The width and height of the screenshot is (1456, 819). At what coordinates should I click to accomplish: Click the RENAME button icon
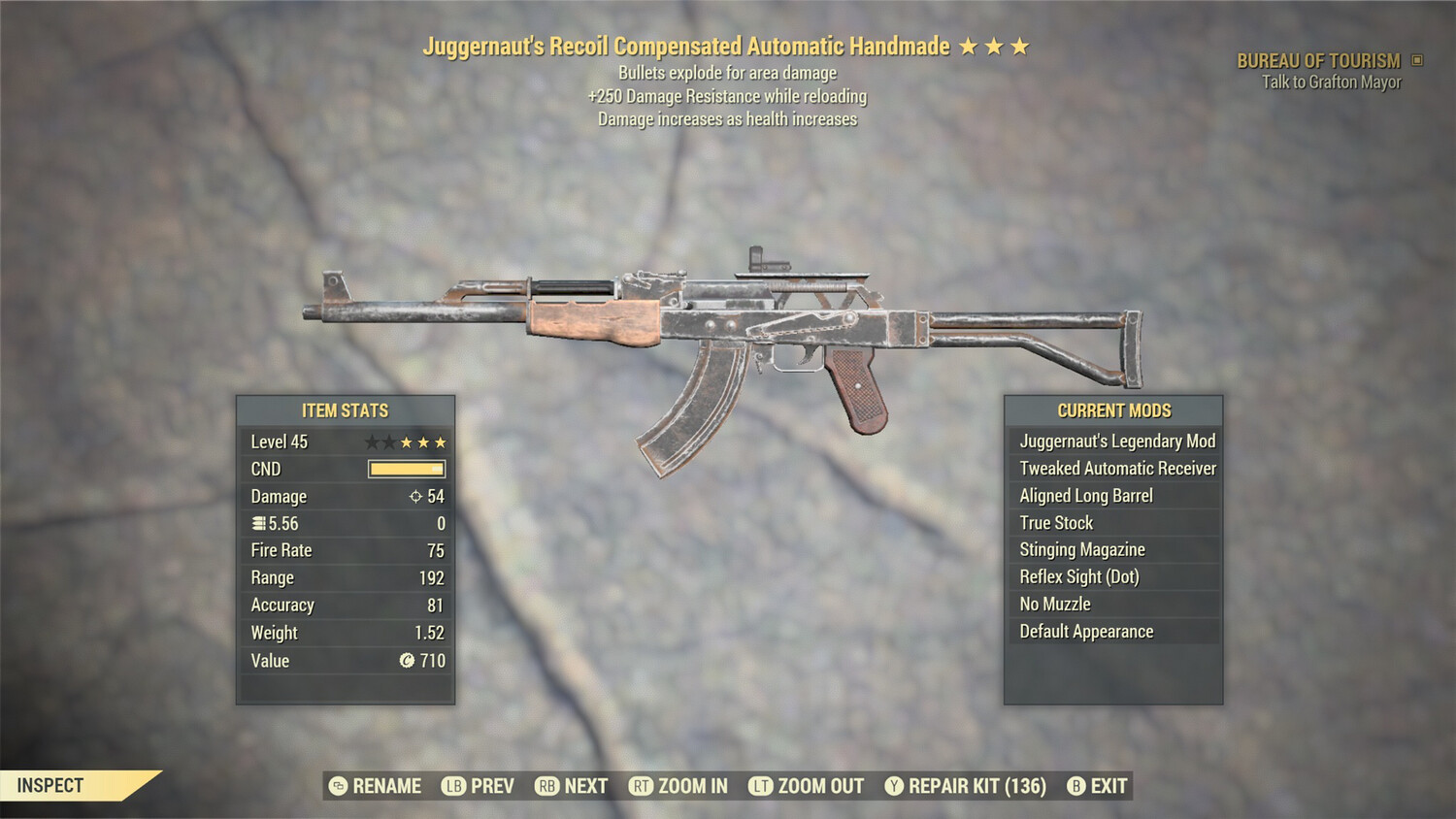[337, 786]
